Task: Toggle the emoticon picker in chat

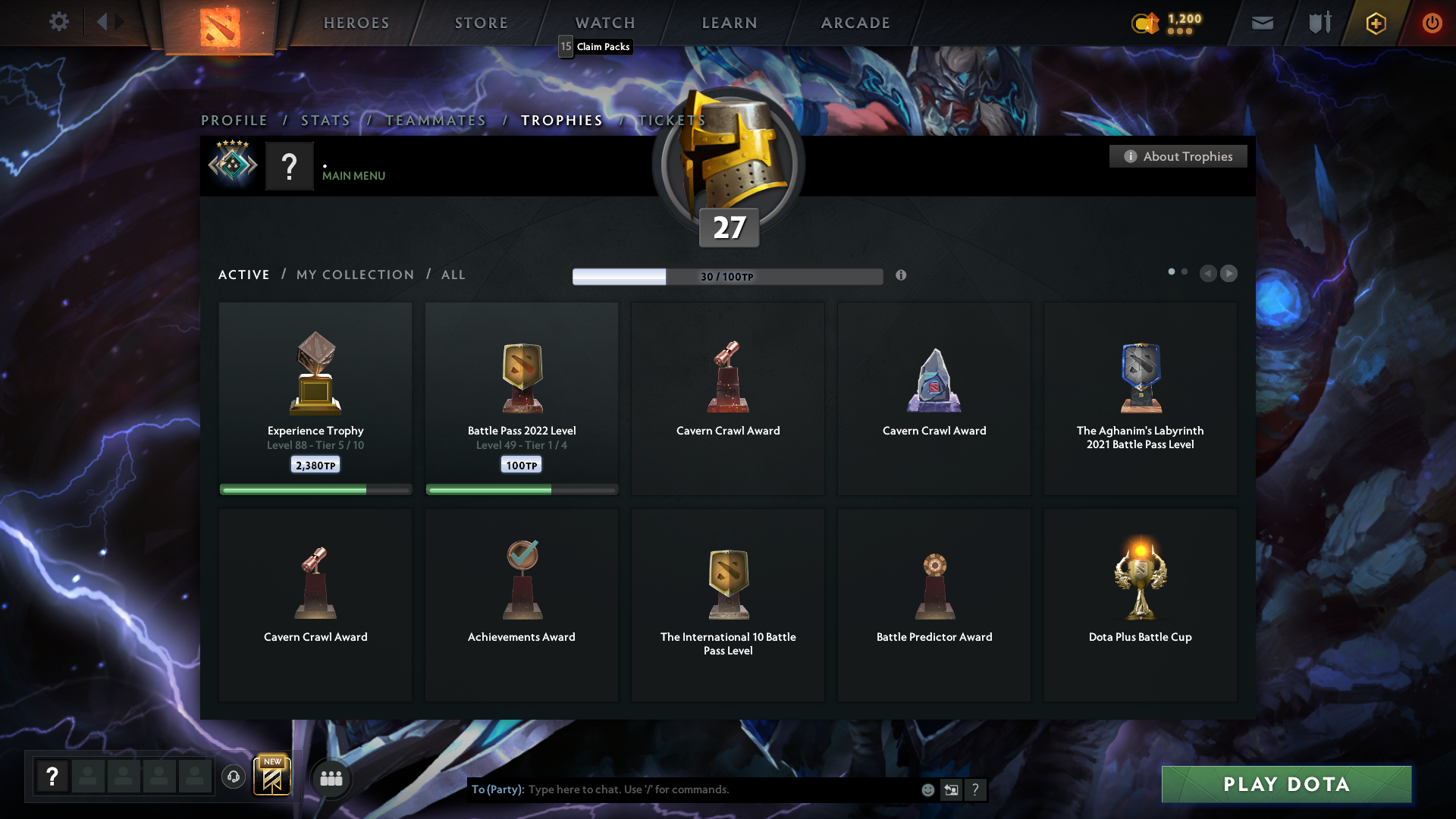Action: click(x=927, y=789)
